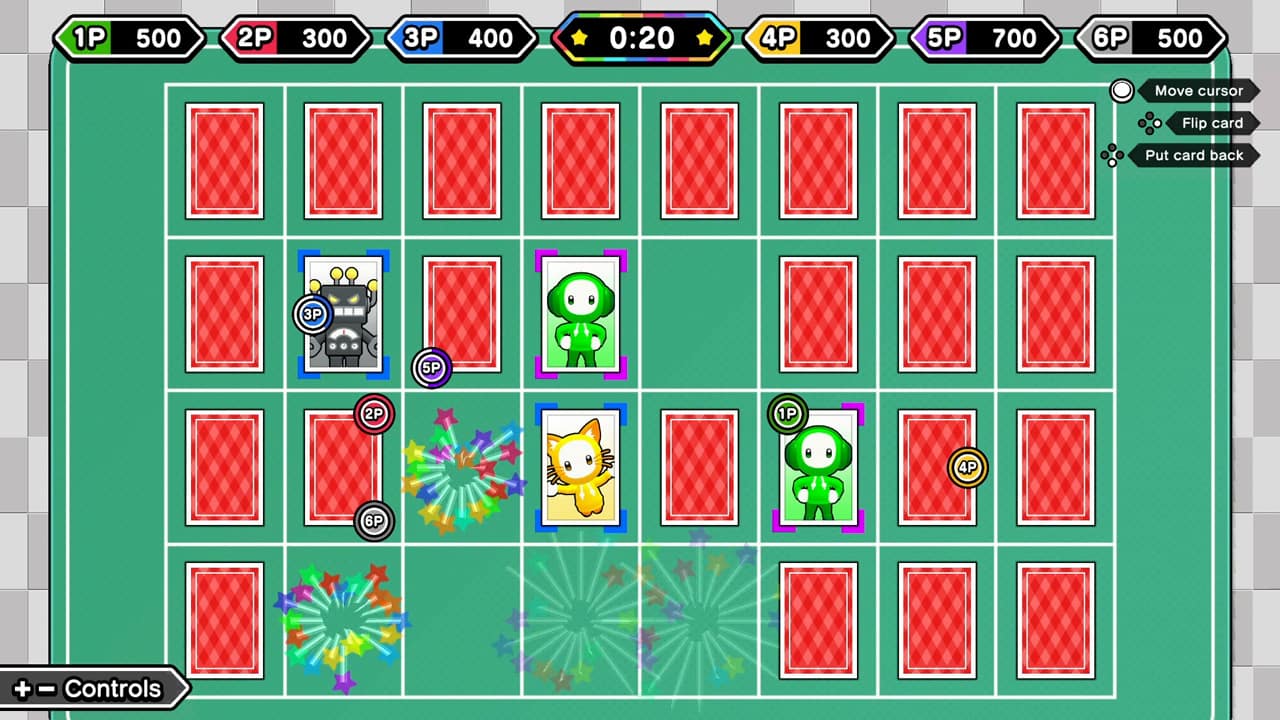1280x720 pixels.
Task: Click the white circle Move cursor icon
Action: 1122,91
